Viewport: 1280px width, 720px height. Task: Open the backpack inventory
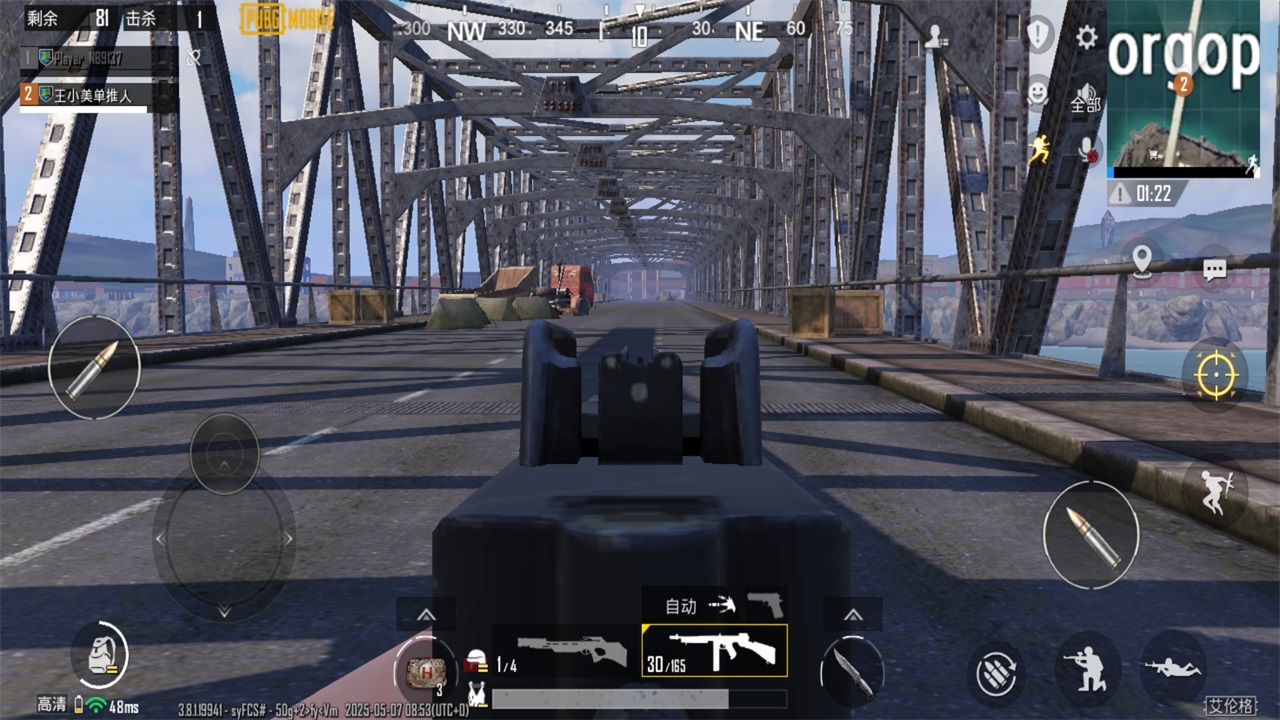100,656
